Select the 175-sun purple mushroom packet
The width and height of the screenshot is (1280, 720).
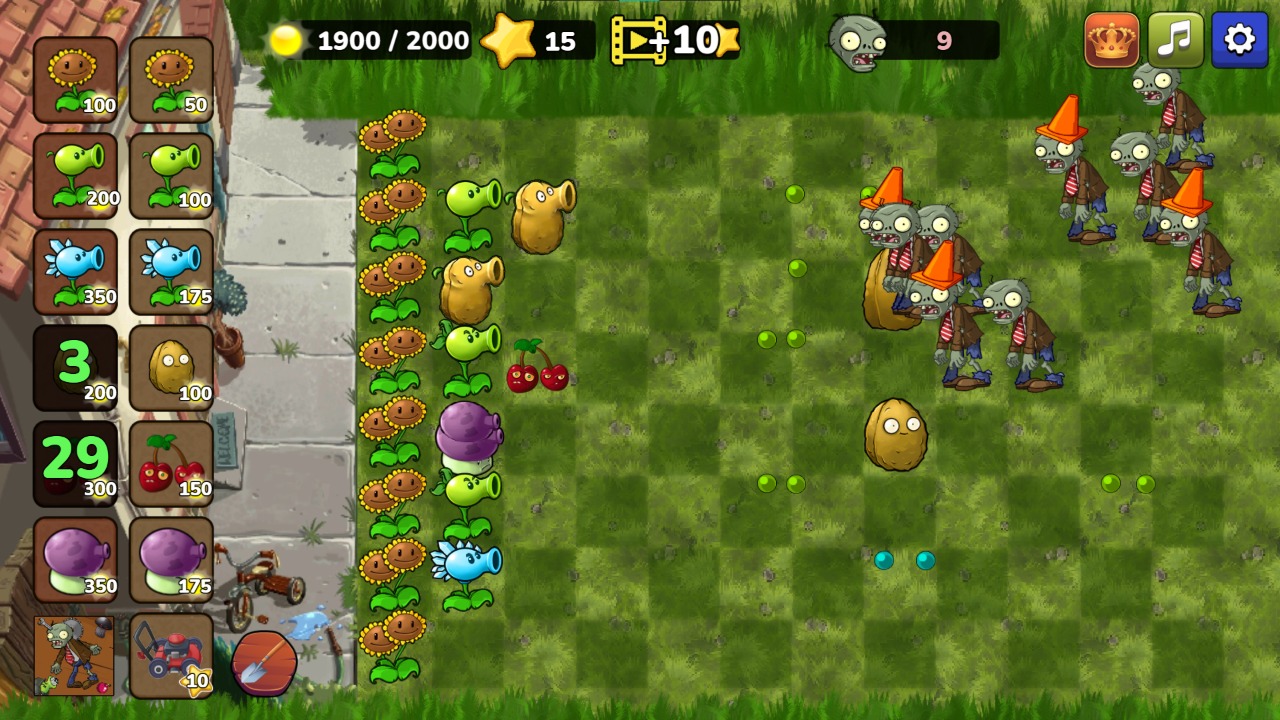[x=171, y=558]
